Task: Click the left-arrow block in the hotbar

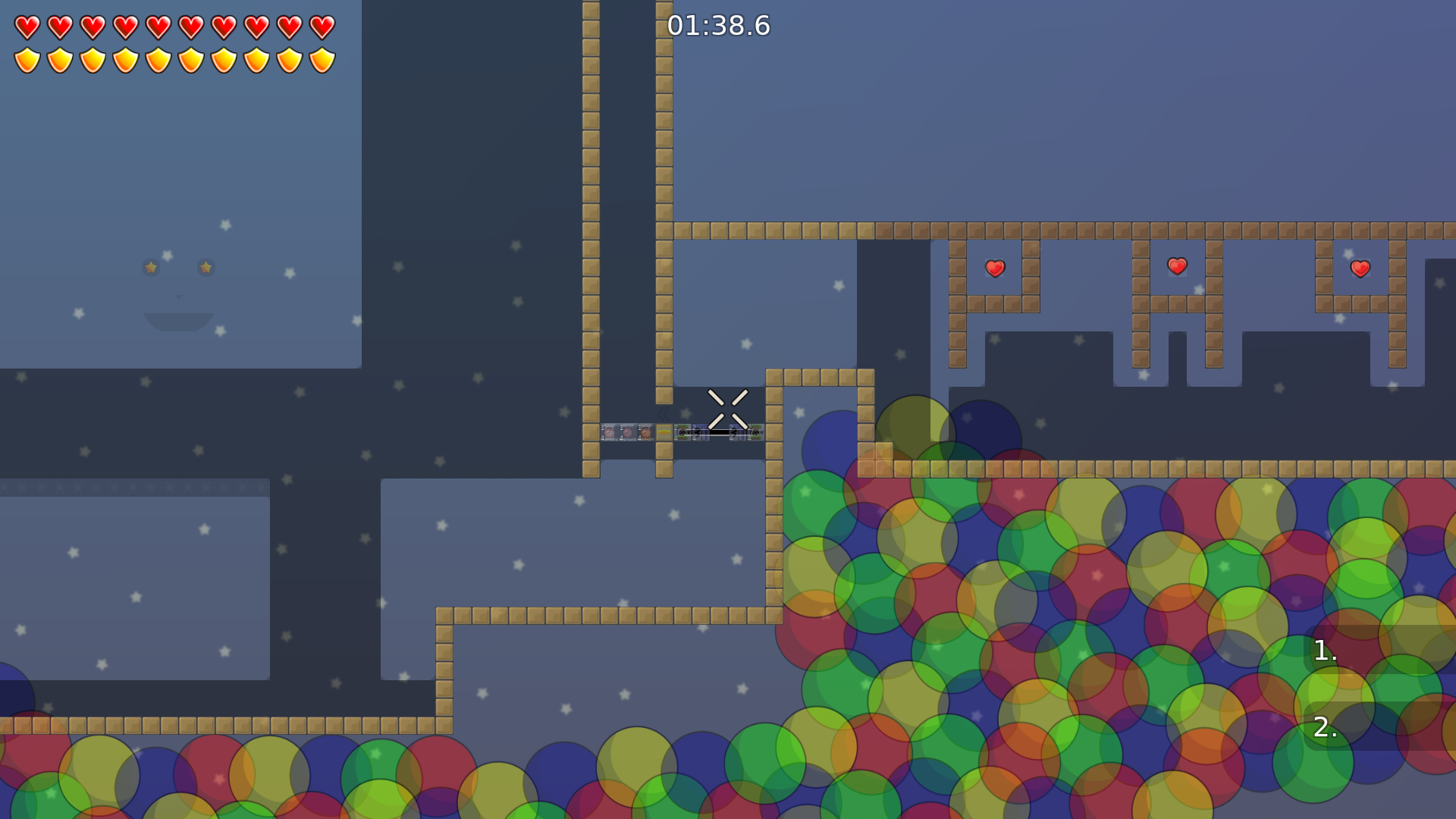Action: click(x=700, y=433)
